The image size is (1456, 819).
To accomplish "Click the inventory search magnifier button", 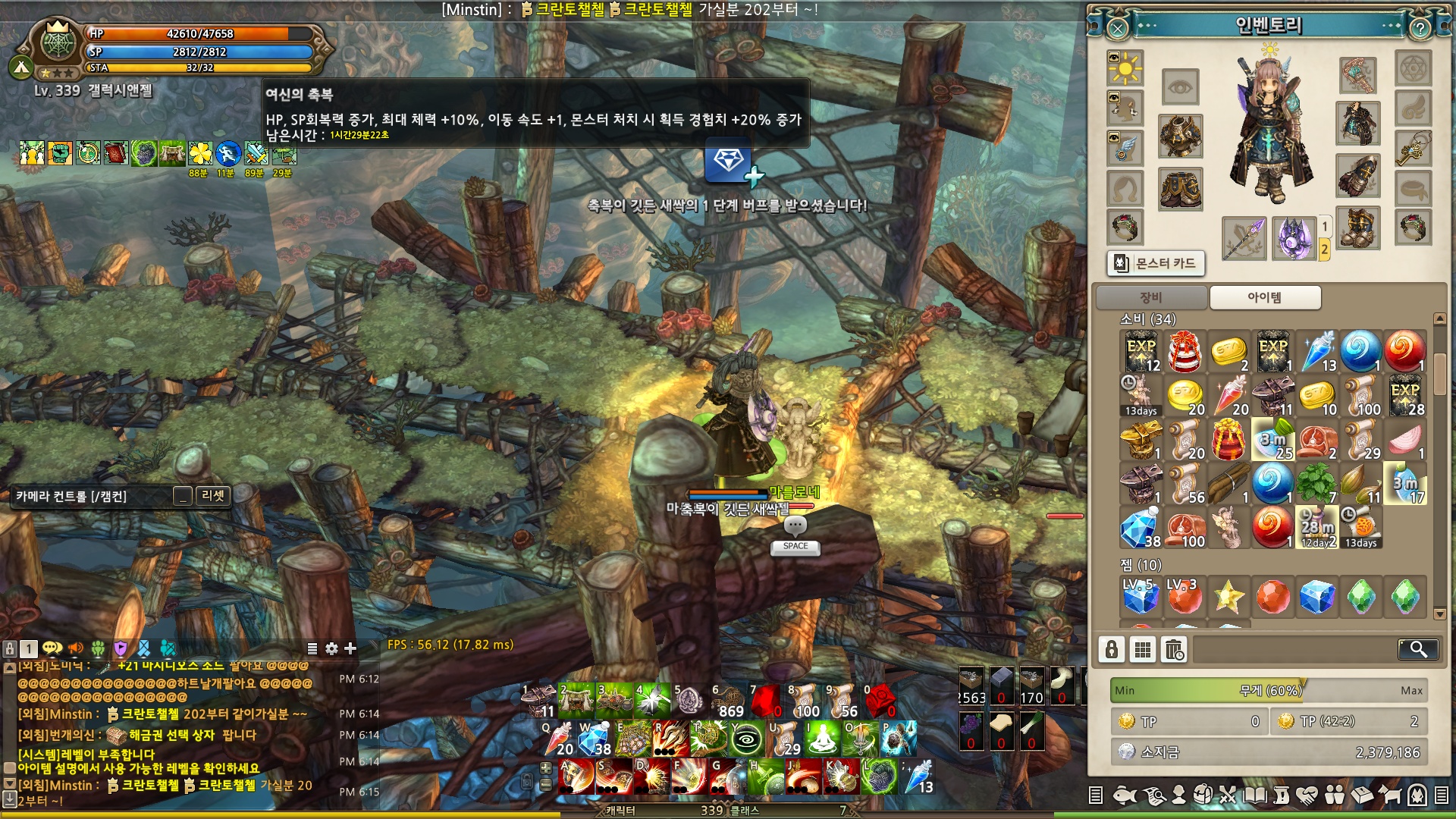I will (1417, 649).
